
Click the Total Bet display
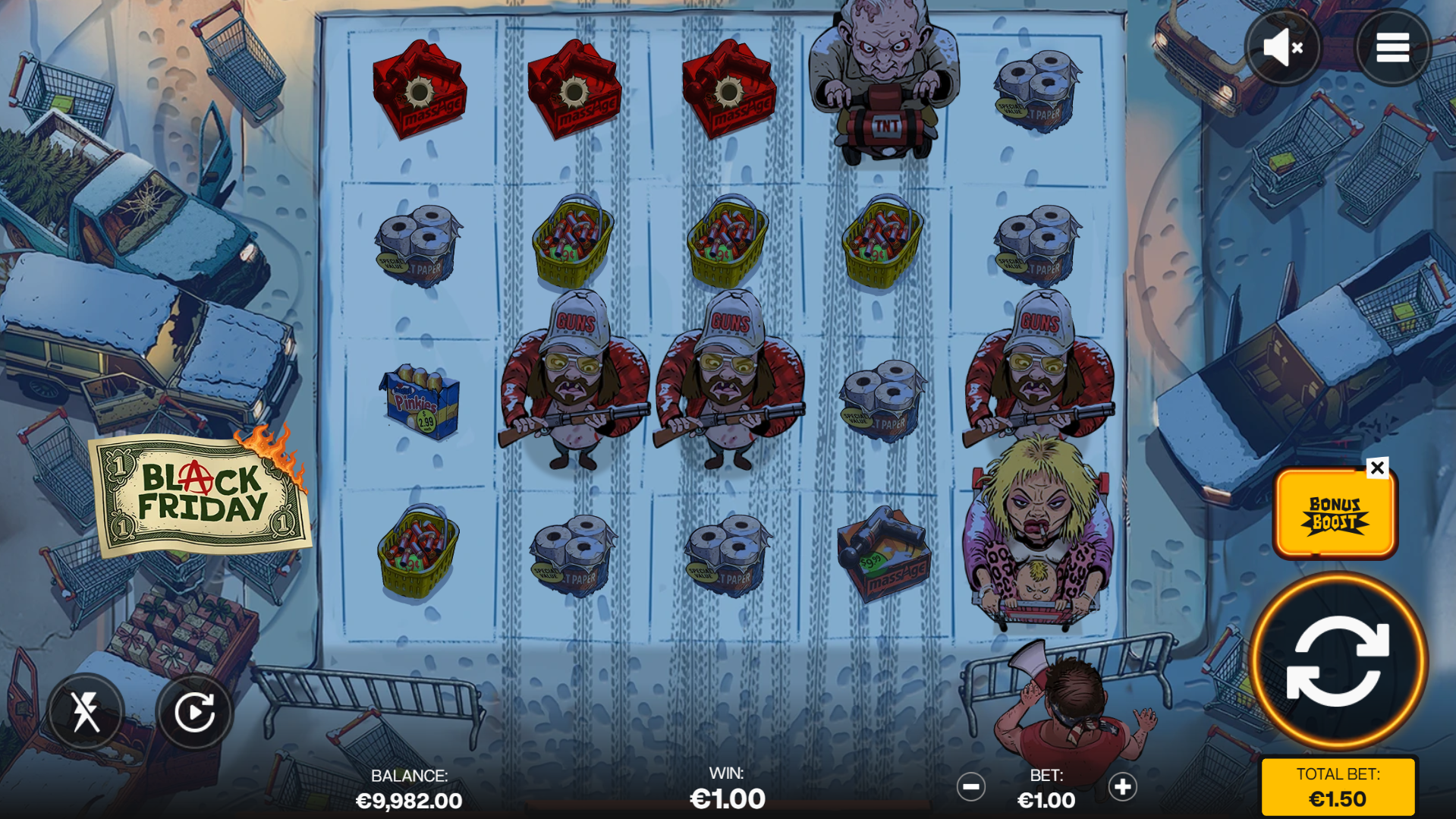(1338, 786)
